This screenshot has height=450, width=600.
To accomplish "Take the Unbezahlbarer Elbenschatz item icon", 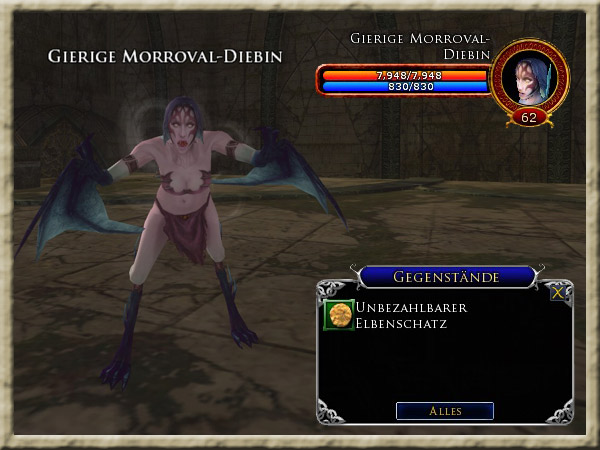I will [x=339, y=315].
